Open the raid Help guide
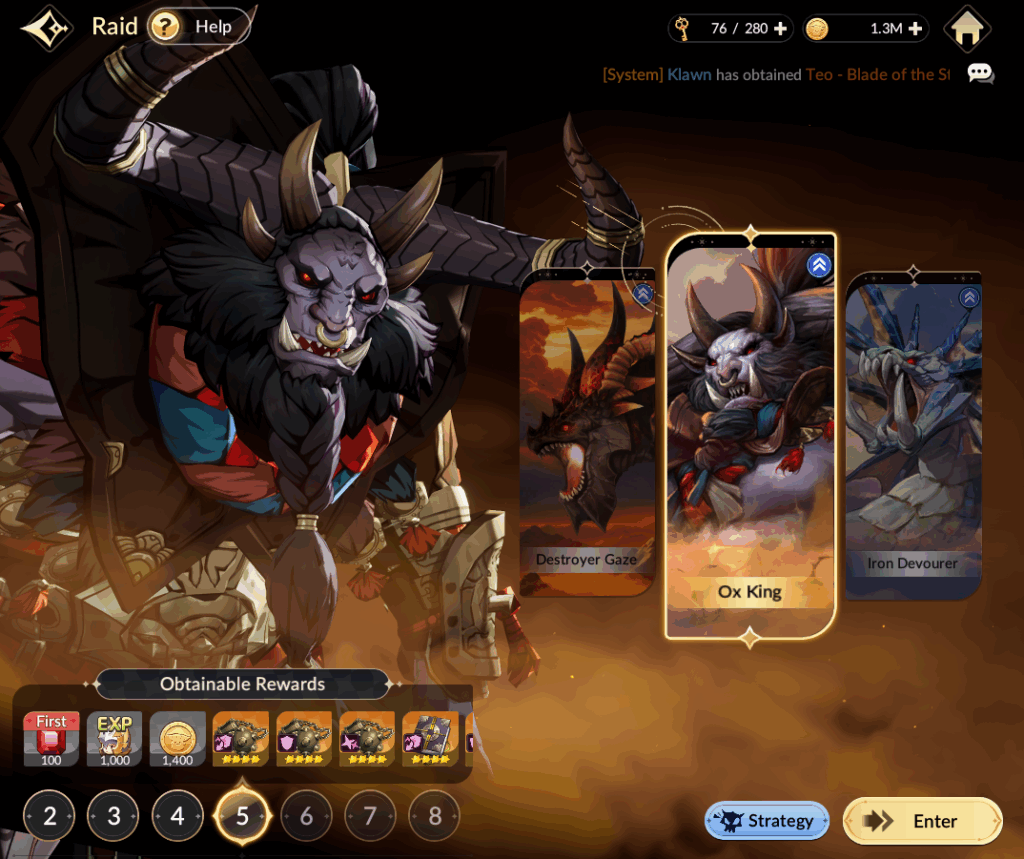 pos(199,27)
